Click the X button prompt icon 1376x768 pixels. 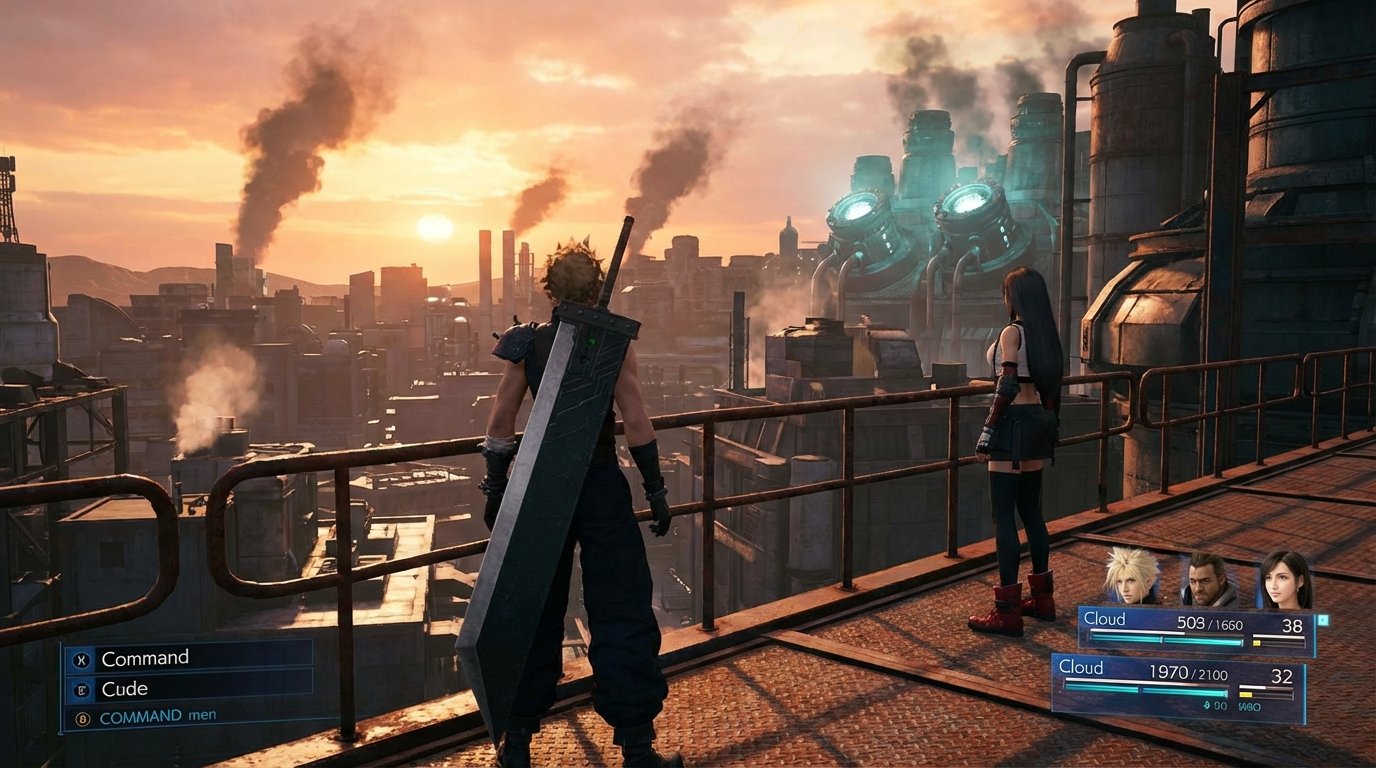pos(81,659)
